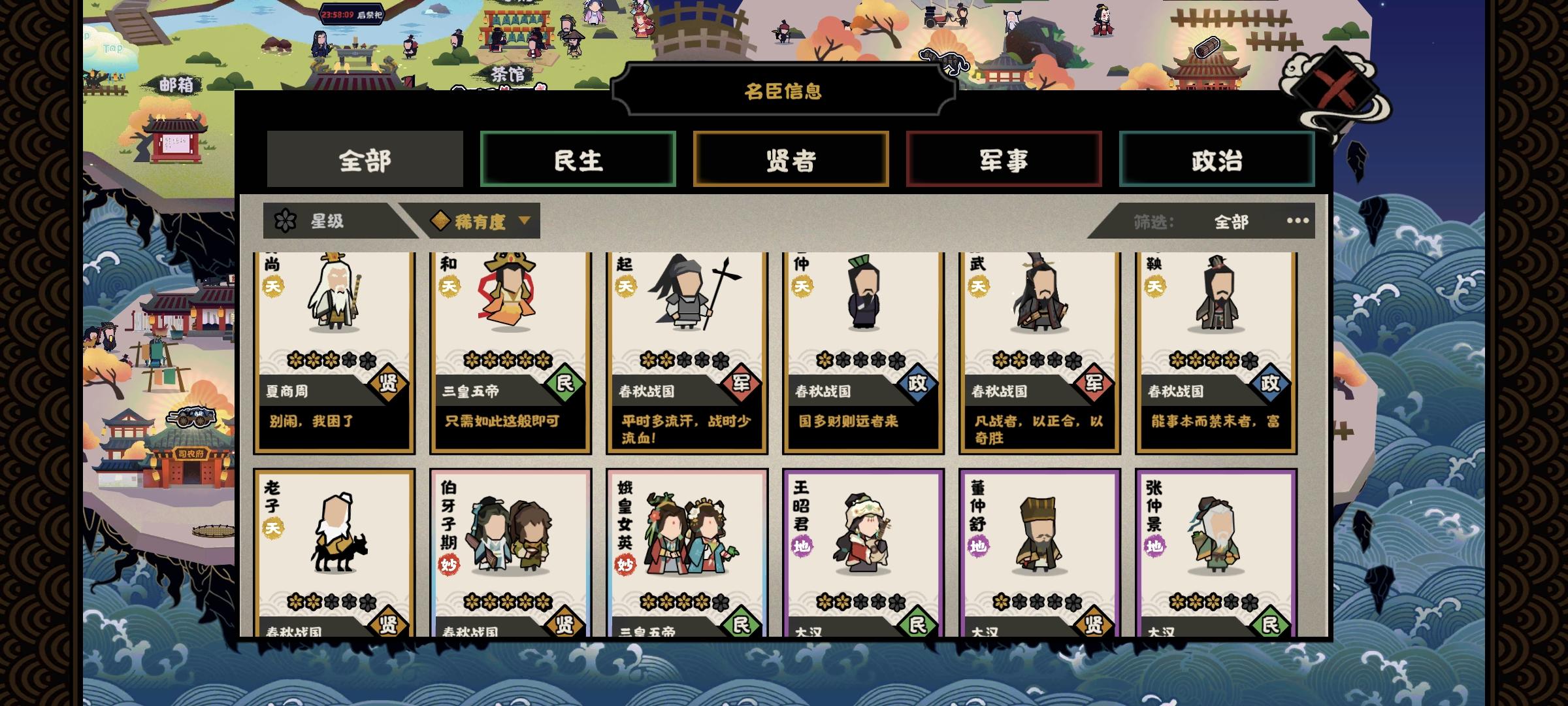Viewport: 1568px width, 706px height.
Task: Toggle the 民生 category filter
Action: pyautogui.click(x=578, y=159)
